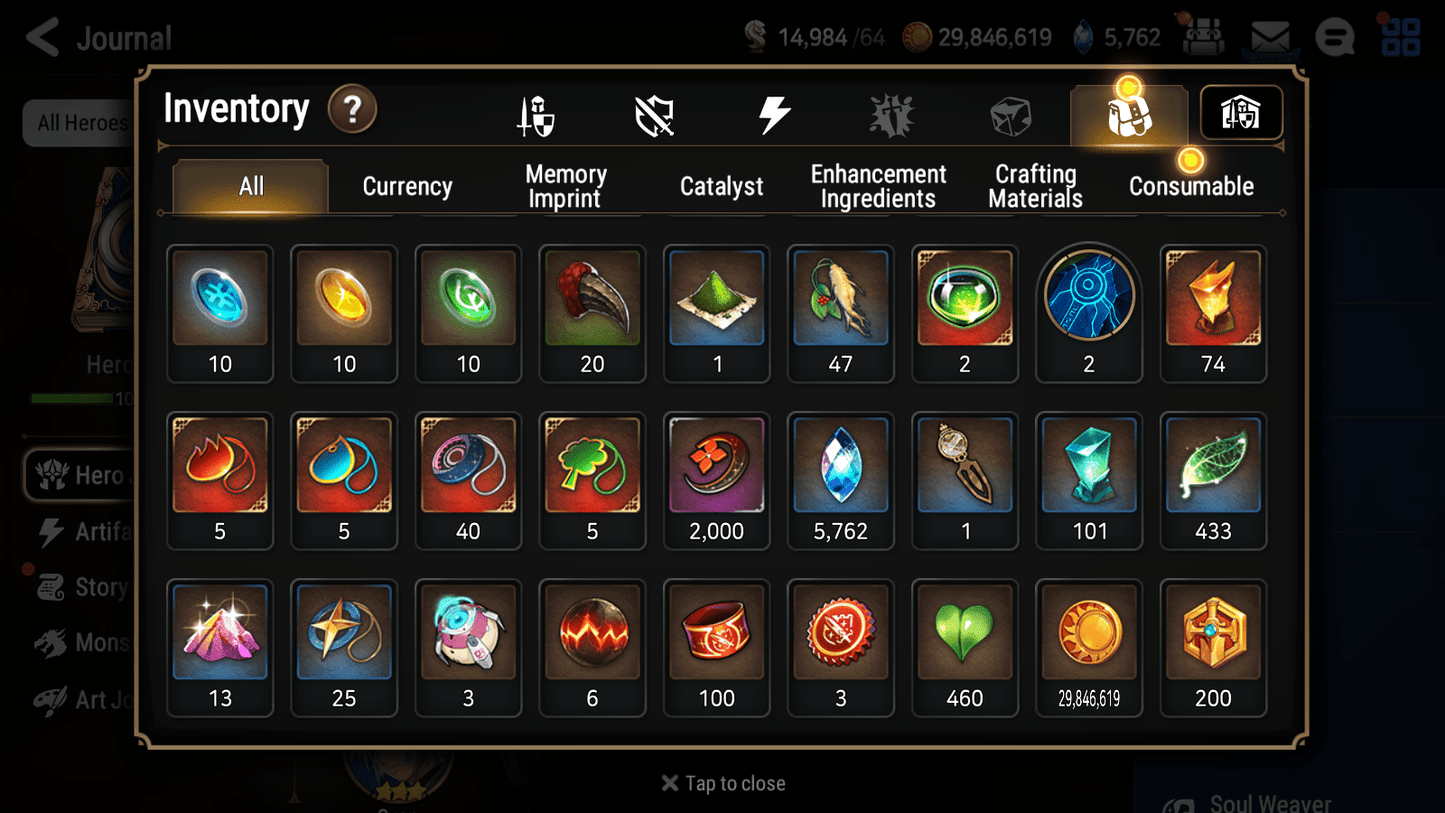Go back using the Journal arrow
This screenshot has width=1445, height=813.
(42, 37)
